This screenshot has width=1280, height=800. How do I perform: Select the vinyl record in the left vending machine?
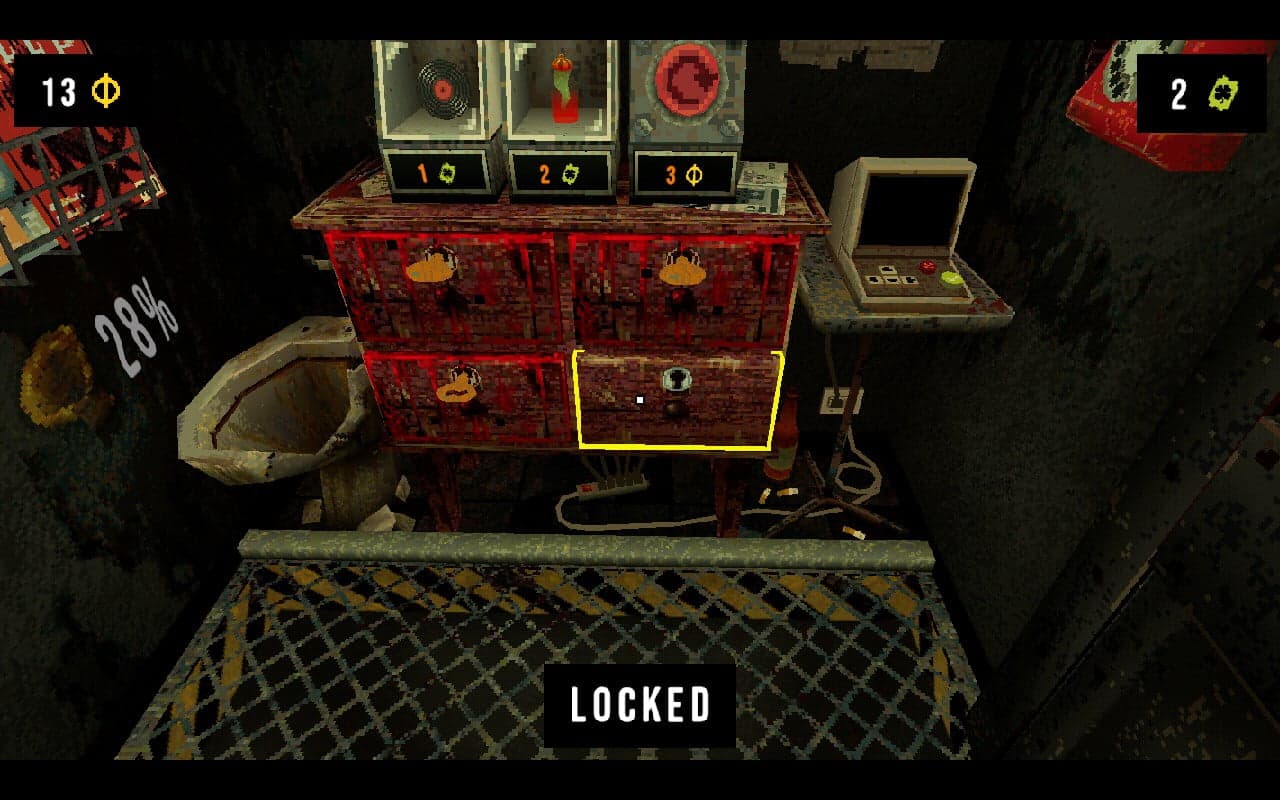(x=445, y=86)
